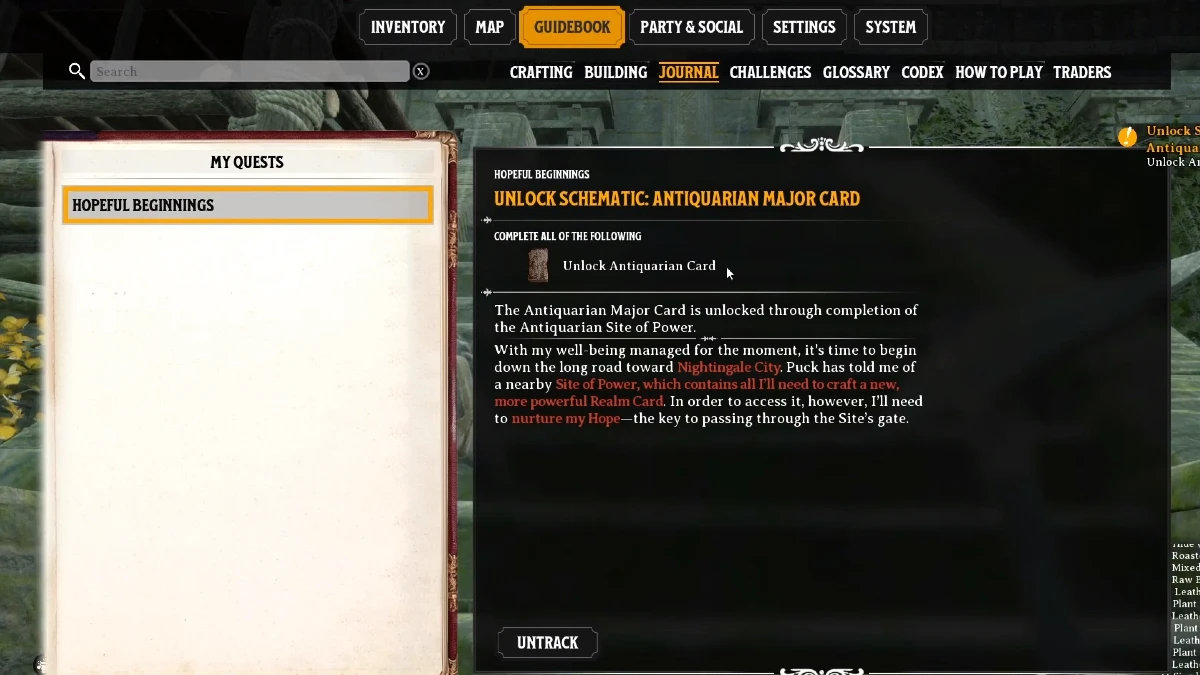Show the Traders section
Screen dimensions: 1200x675
(1082, 72)
